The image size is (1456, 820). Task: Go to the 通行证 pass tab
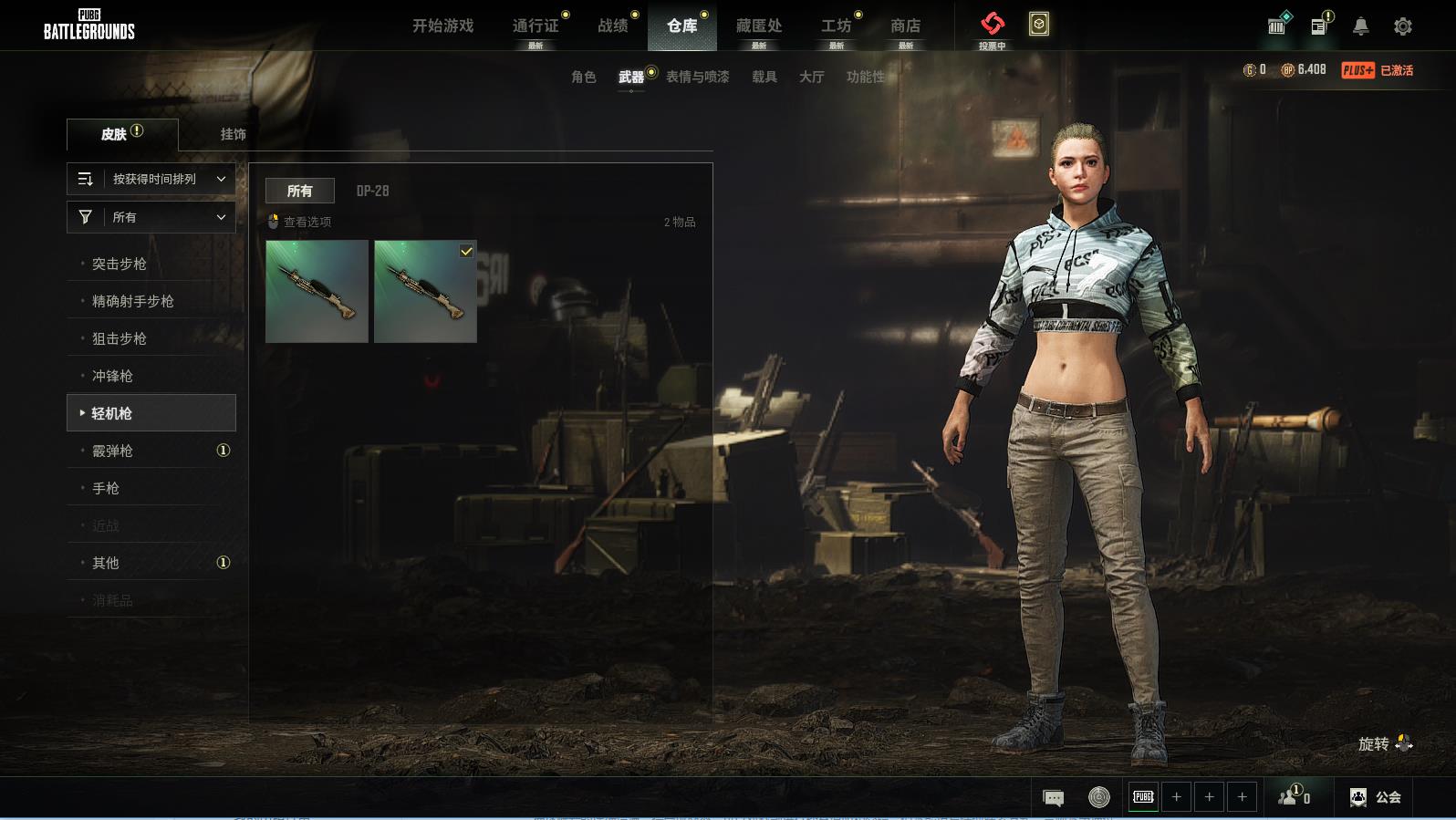tap(536, 26)
